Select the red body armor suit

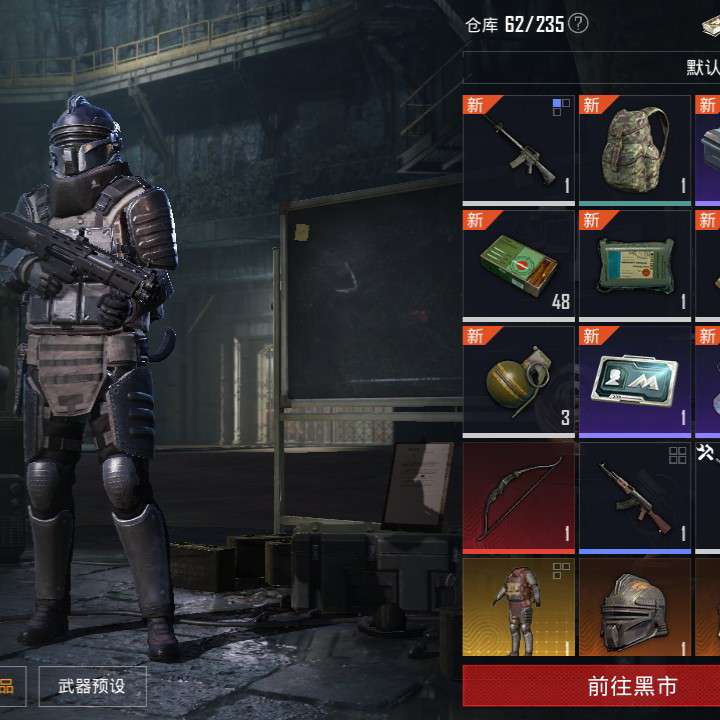pos(519,608)
